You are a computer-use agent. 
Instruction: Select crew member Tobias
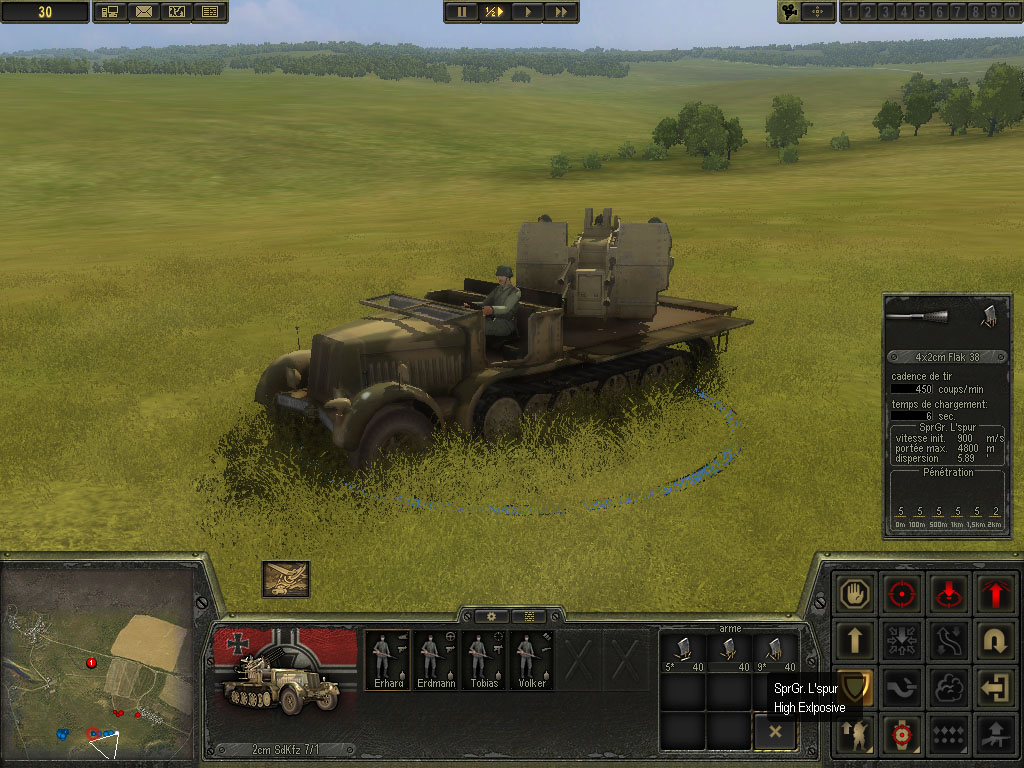(x=484, y=661)
